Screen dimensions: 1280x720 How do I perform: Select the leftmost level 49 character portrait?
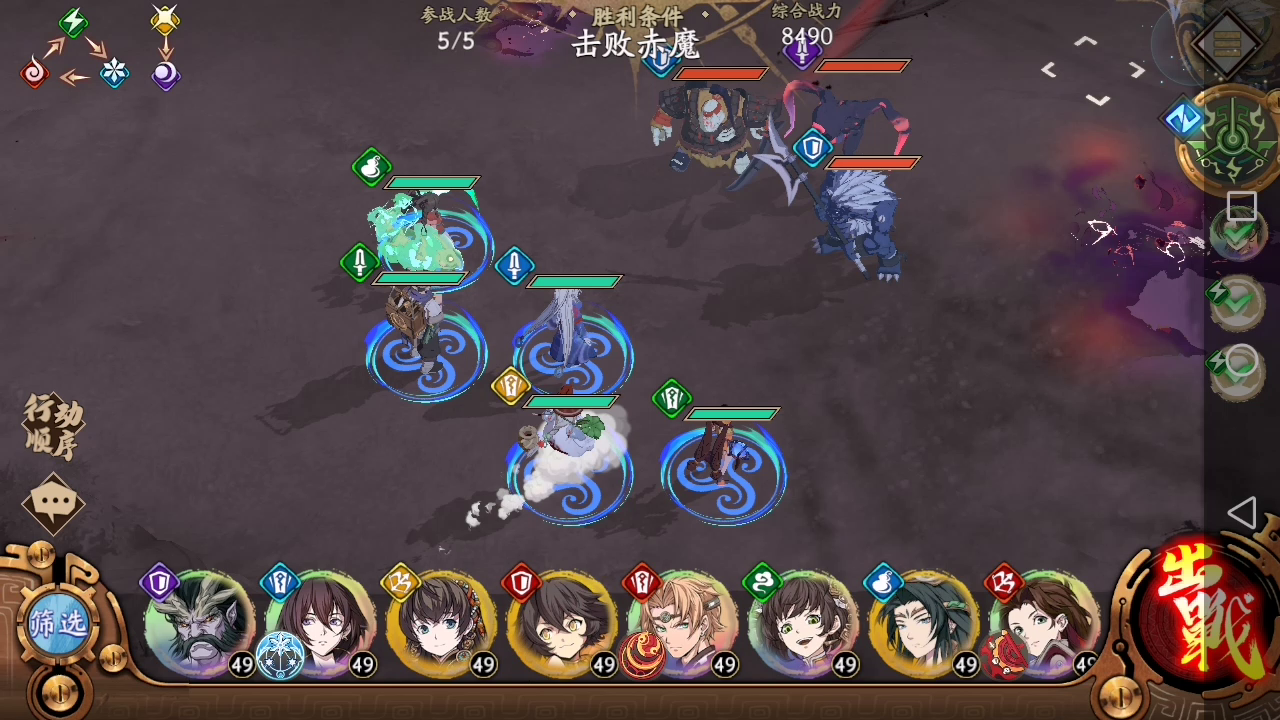point(197,625)
